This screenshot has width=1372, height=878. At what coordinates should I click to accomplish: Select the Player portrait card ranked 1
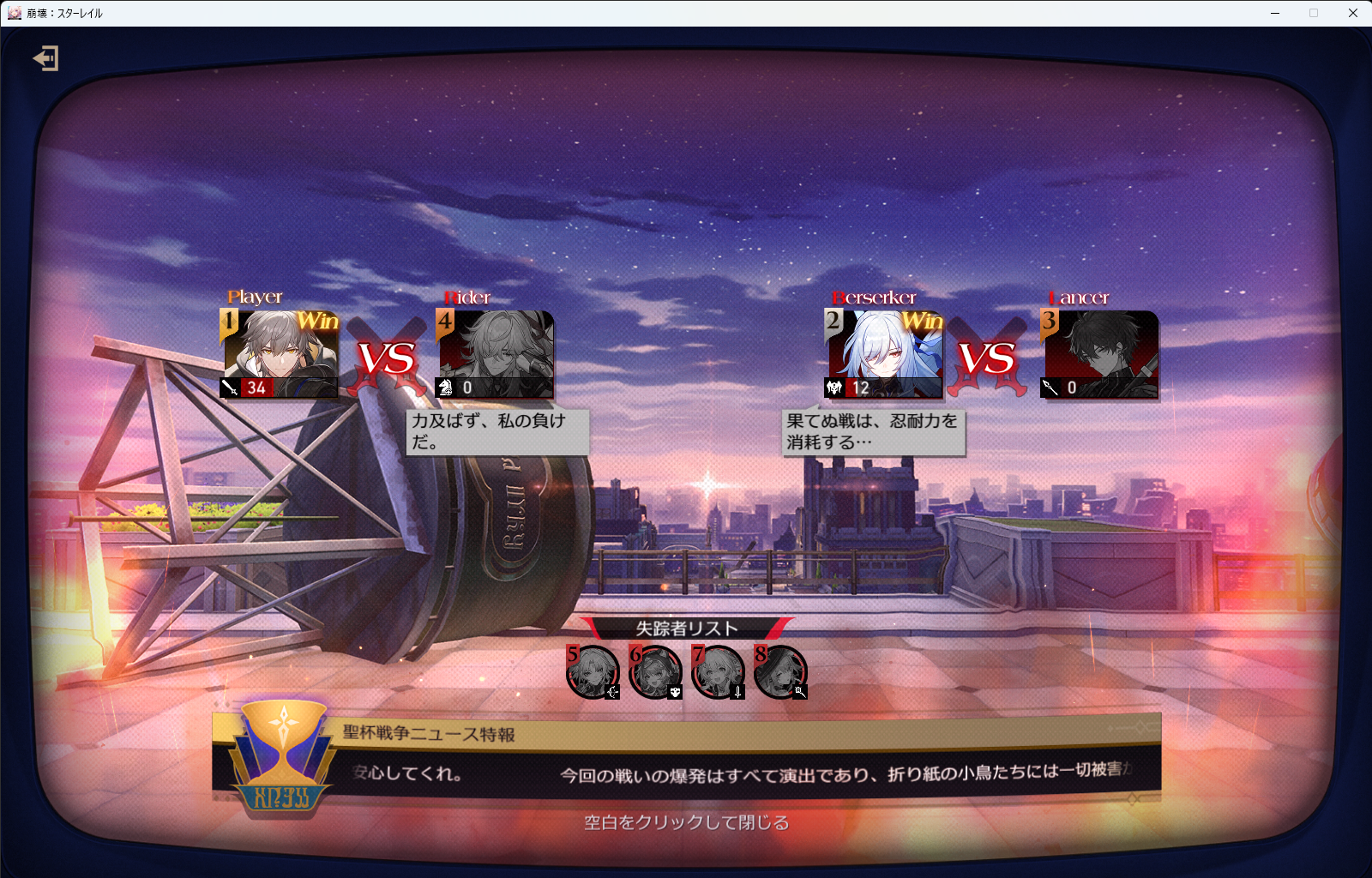(280, 353)
